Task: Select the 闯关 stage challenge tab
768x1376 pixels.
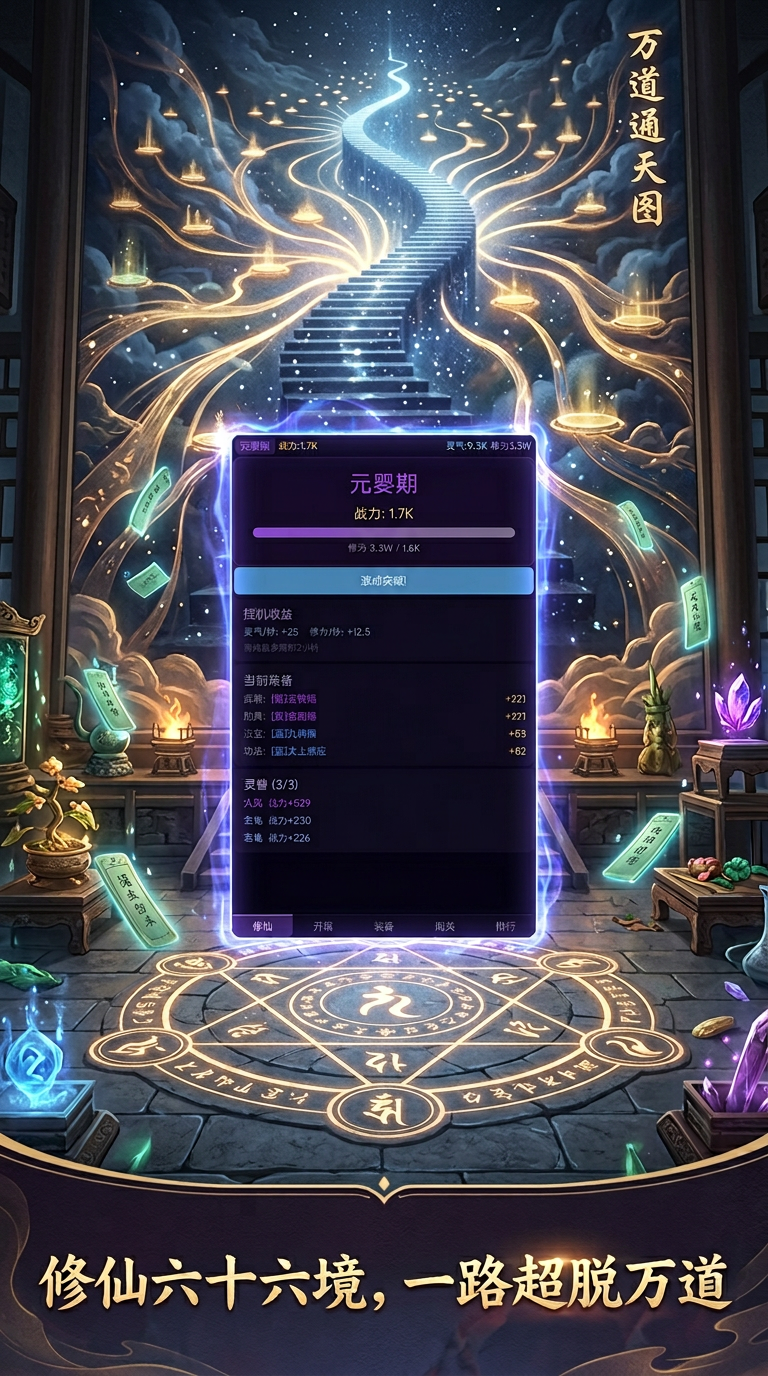Action: [443, 926]
